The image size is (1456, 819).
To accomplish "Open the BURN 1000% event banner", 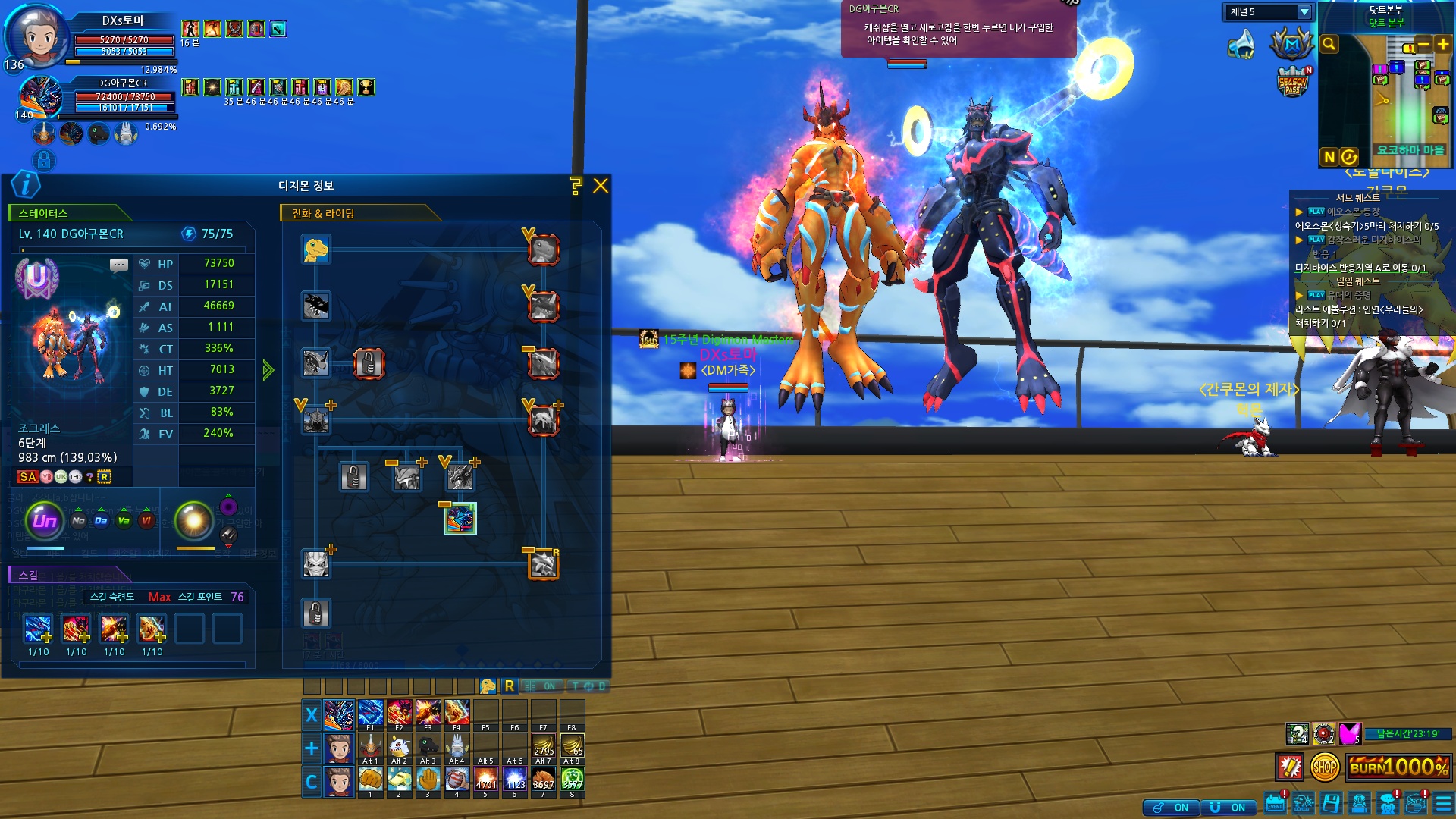I will (1399, 767).
